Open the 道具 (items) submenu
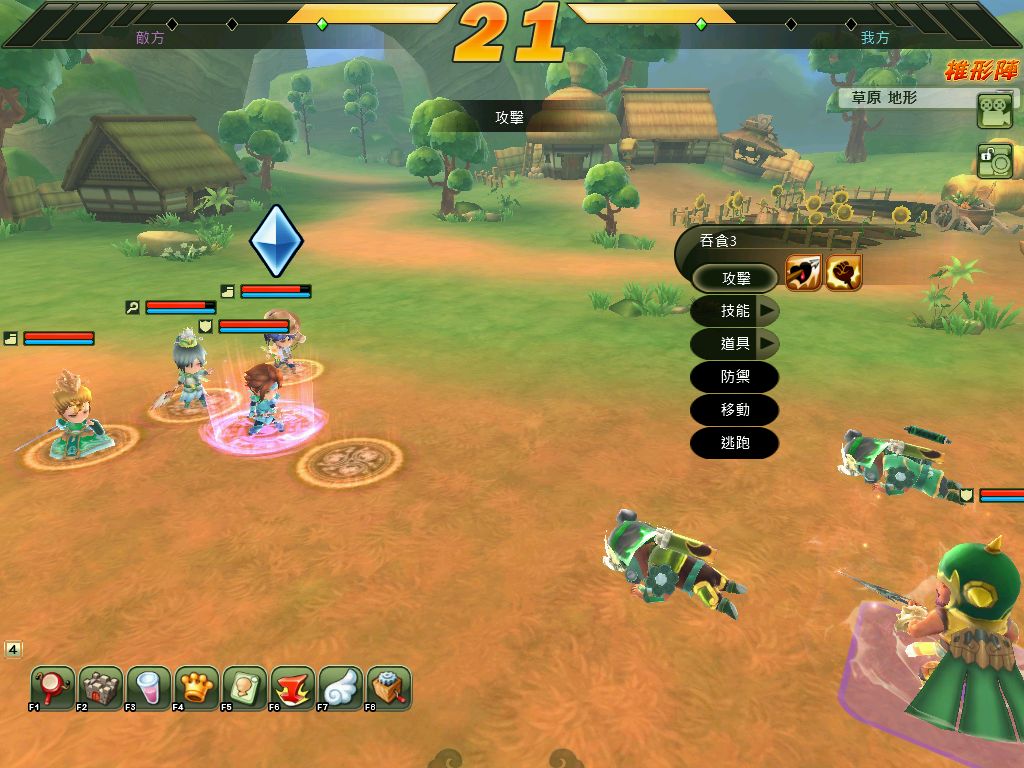Viewport: 1024px width, 768px height. tap(735, 344)
